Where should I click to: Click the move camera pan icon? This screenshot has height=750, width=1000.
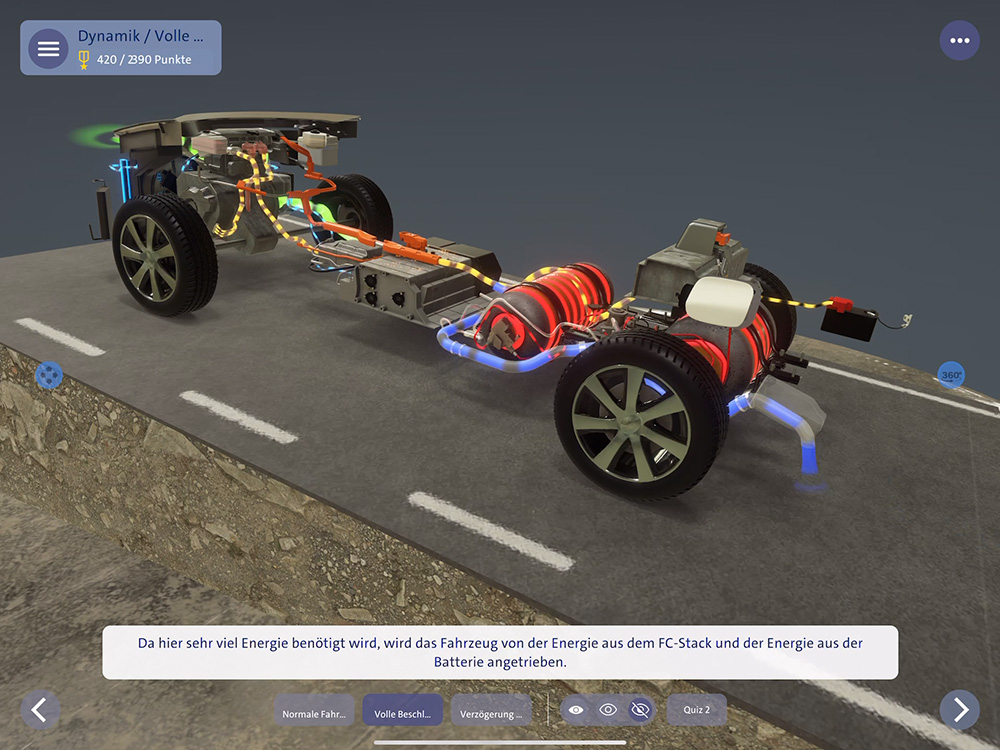[x=49, y=376]
